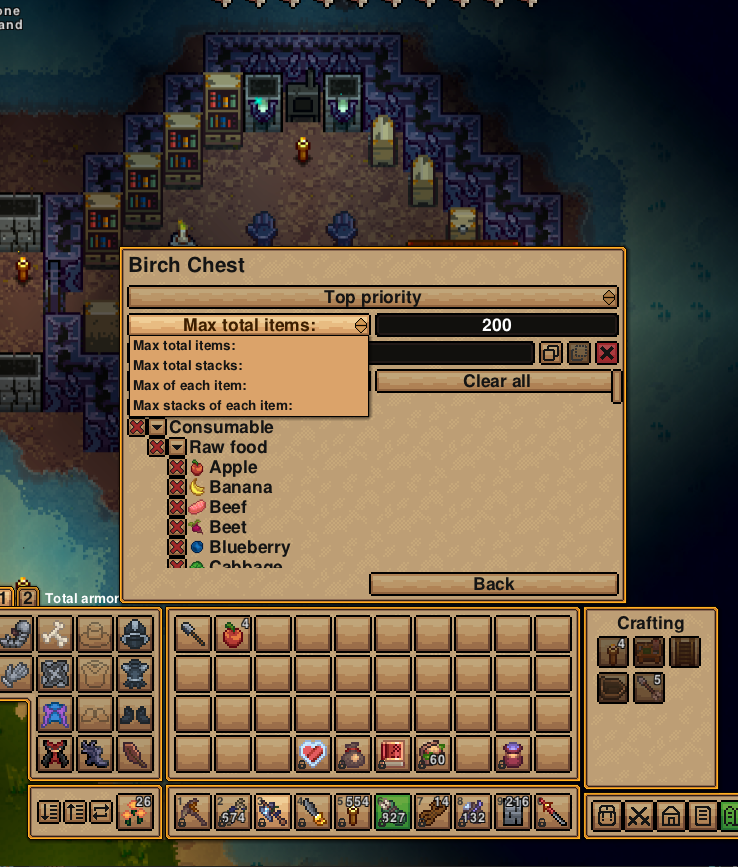Select the pickaxe hotbar slot
The image size is (738, 867).
point(193,811)
